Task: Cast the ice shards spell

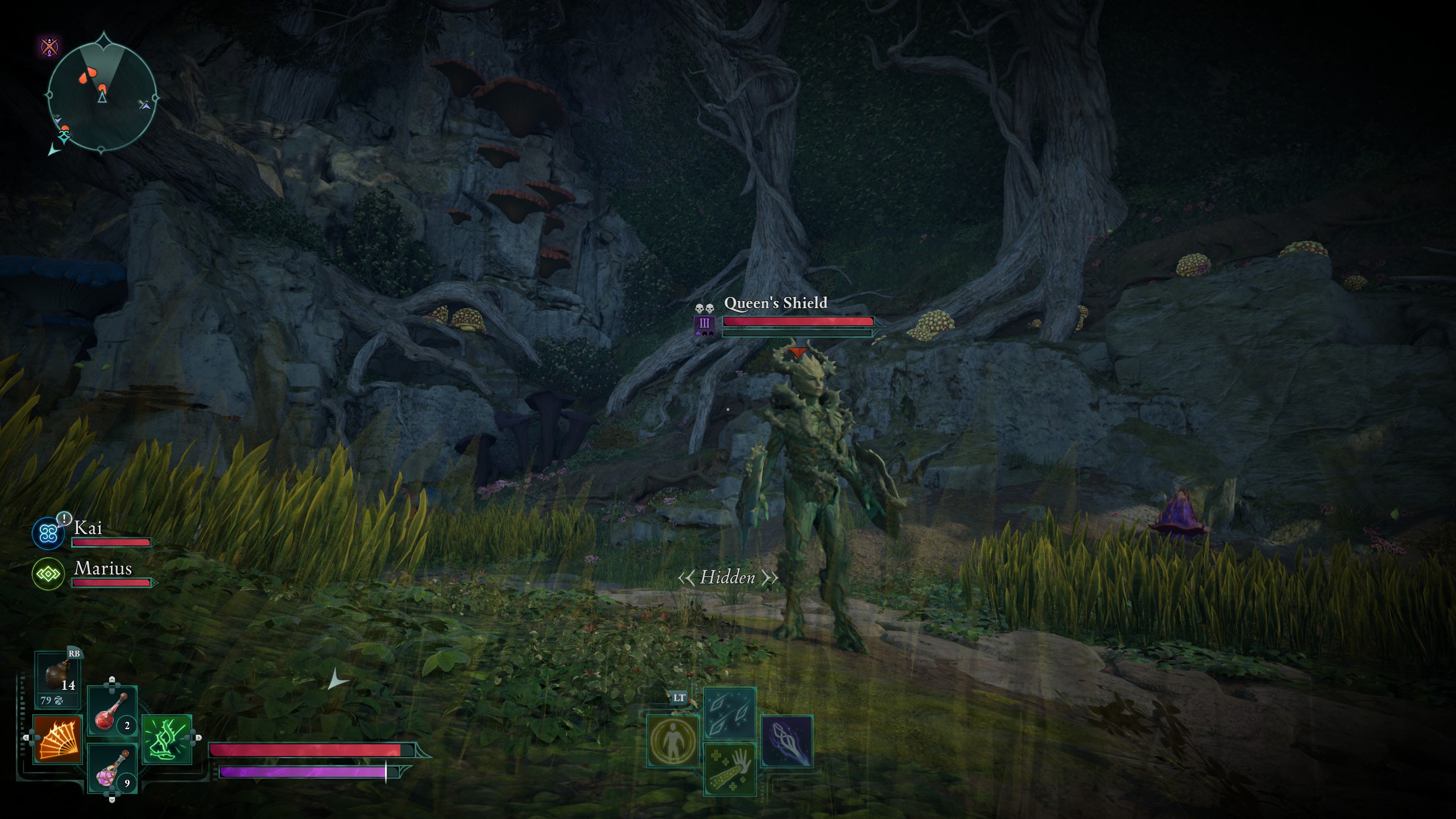Action: (730, 713)
